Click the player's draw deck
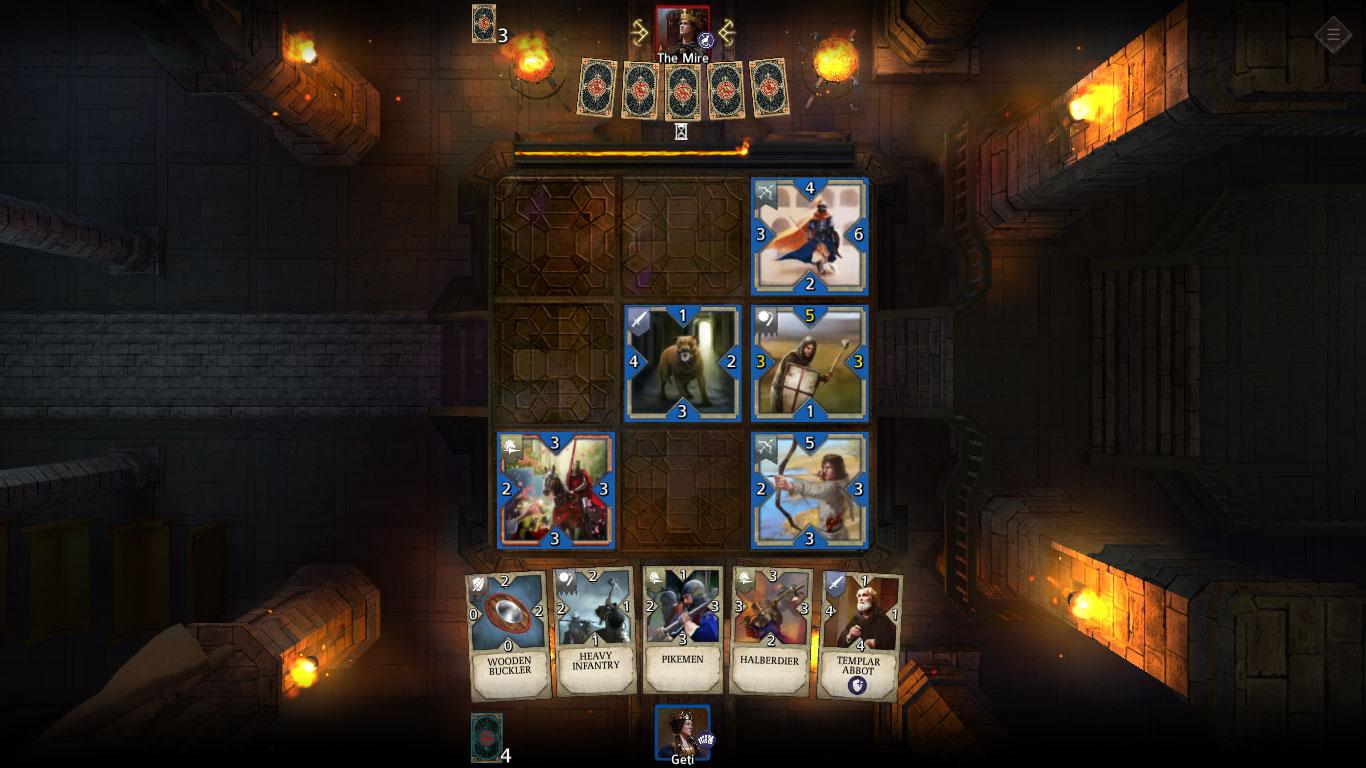1366x768 pixels. tap(486, 737)
